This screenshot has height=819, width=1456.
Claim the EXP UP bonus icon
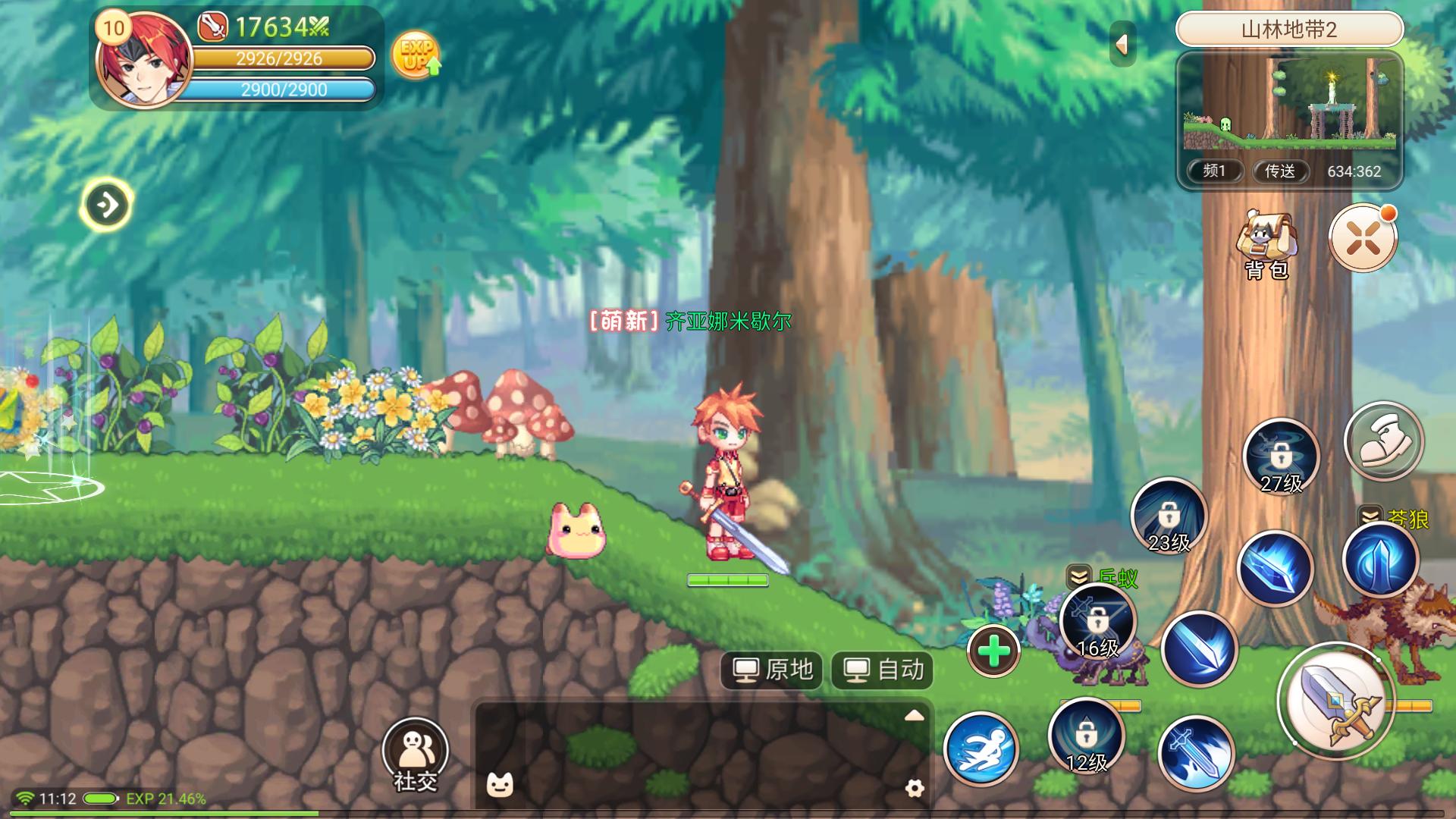[416, 55]
